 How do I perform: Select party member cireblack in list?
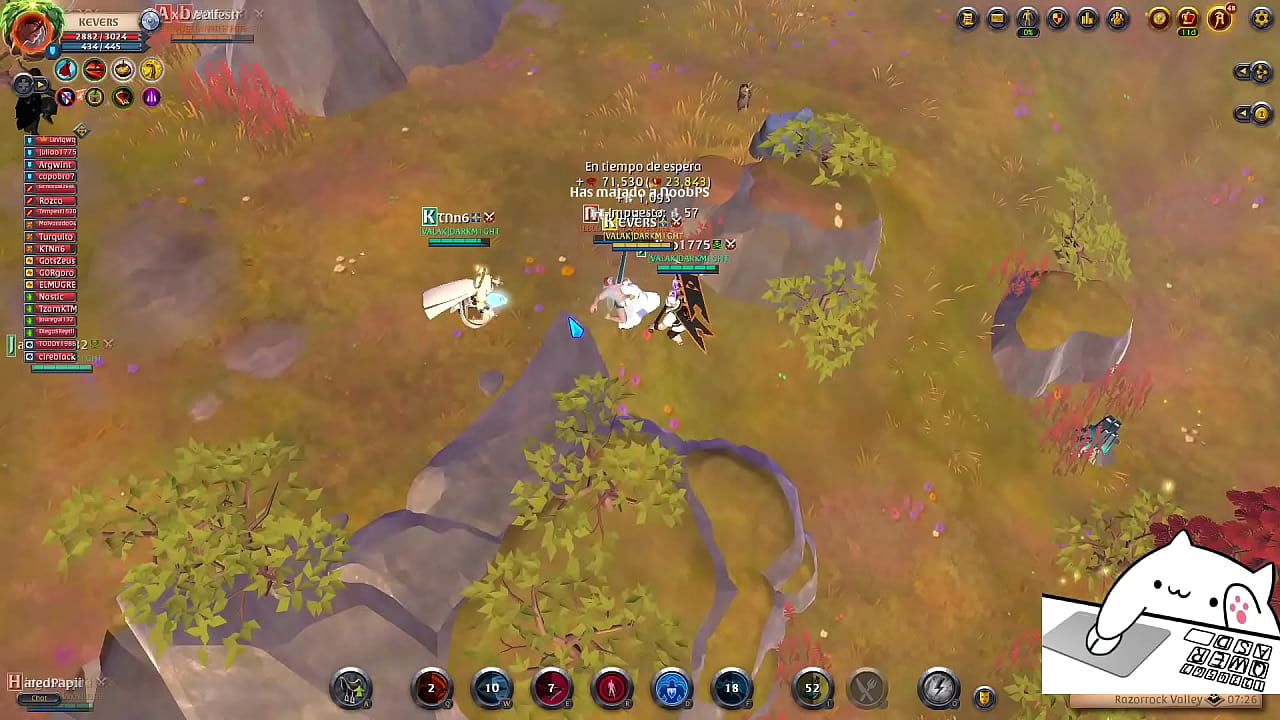[57, 357]
